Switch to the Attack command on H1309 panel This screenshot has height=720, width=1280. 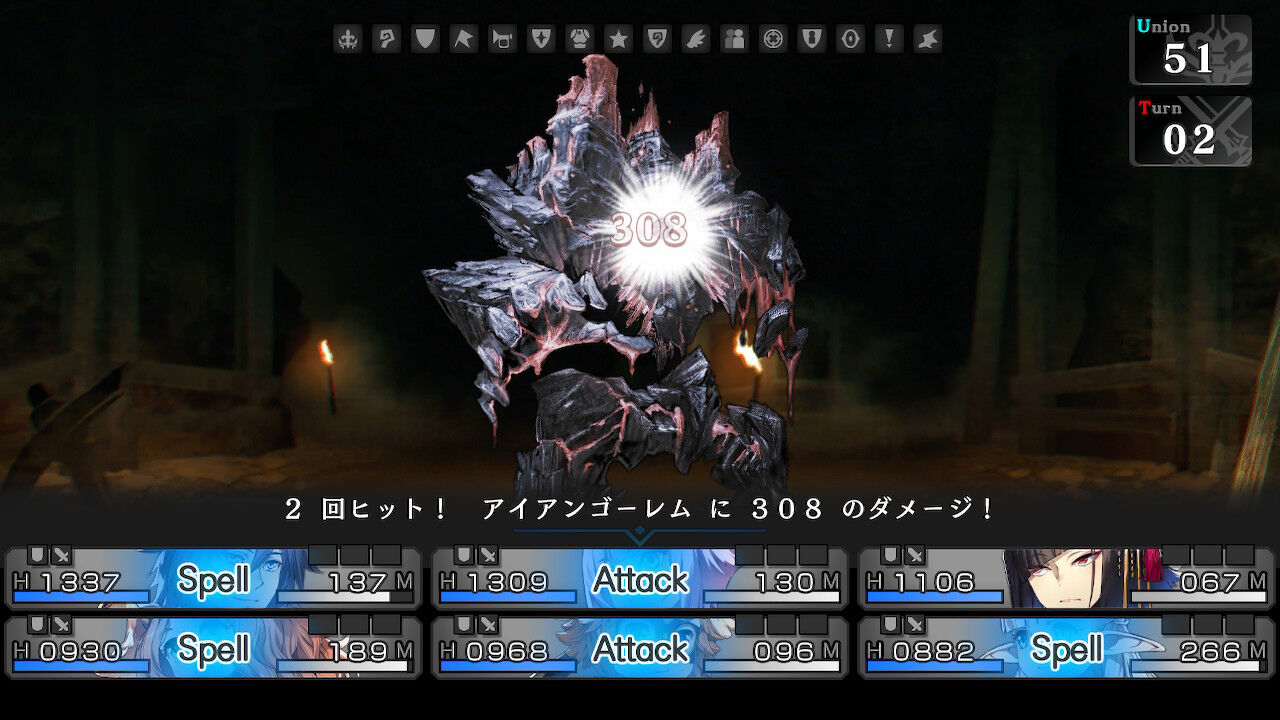tap(639, 577)
